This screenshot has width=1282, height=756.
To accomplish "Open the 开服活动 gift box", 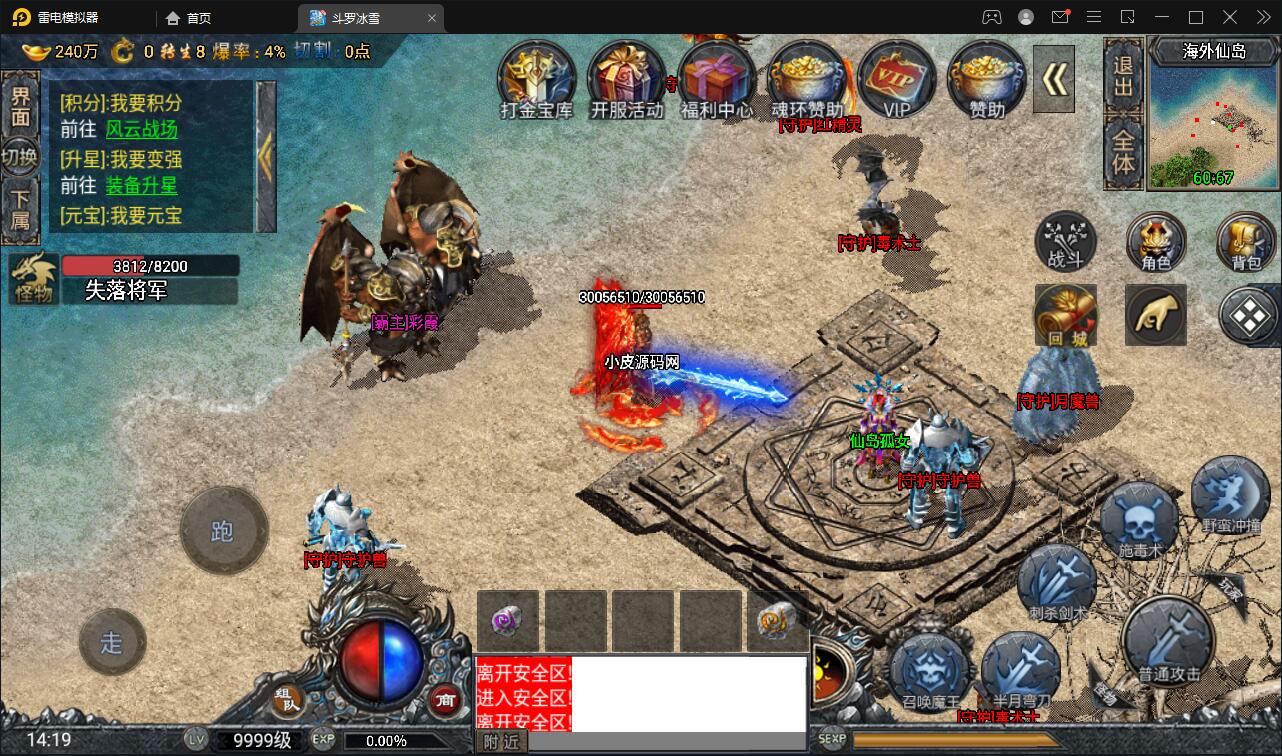I will (x=626, y=78).
